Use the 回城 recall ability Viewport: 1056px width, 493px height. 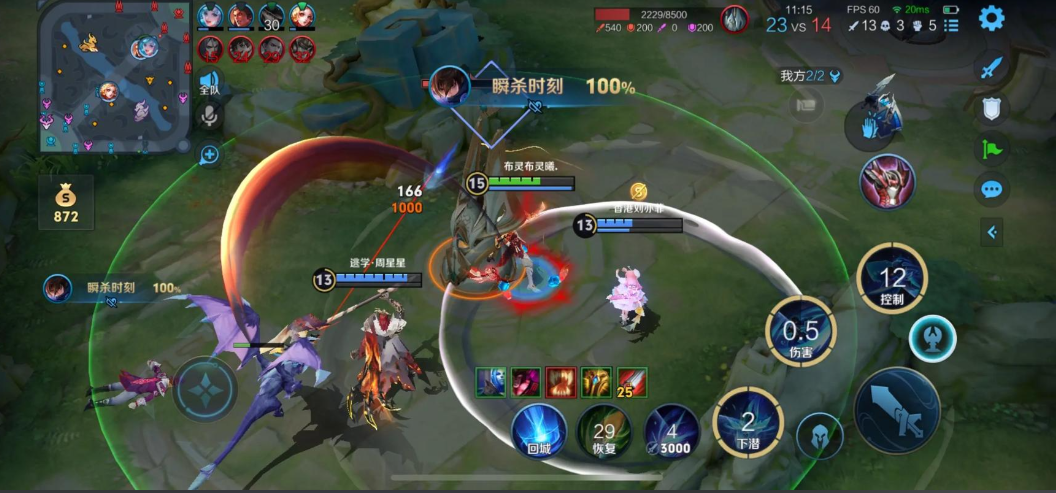pyautogui.click(x=539, y=431)
